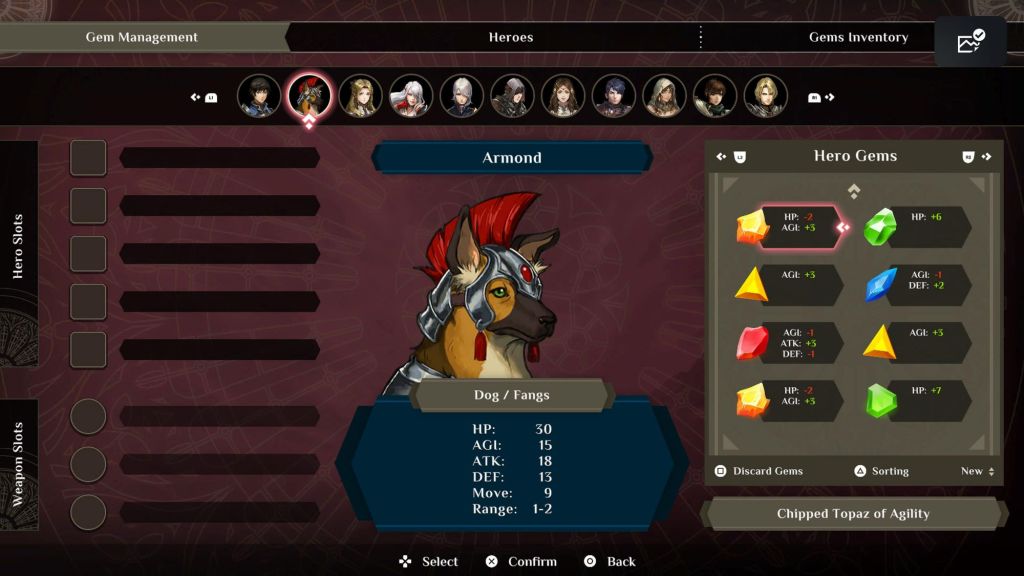Change the New sort order stepper

coord(977,471)
